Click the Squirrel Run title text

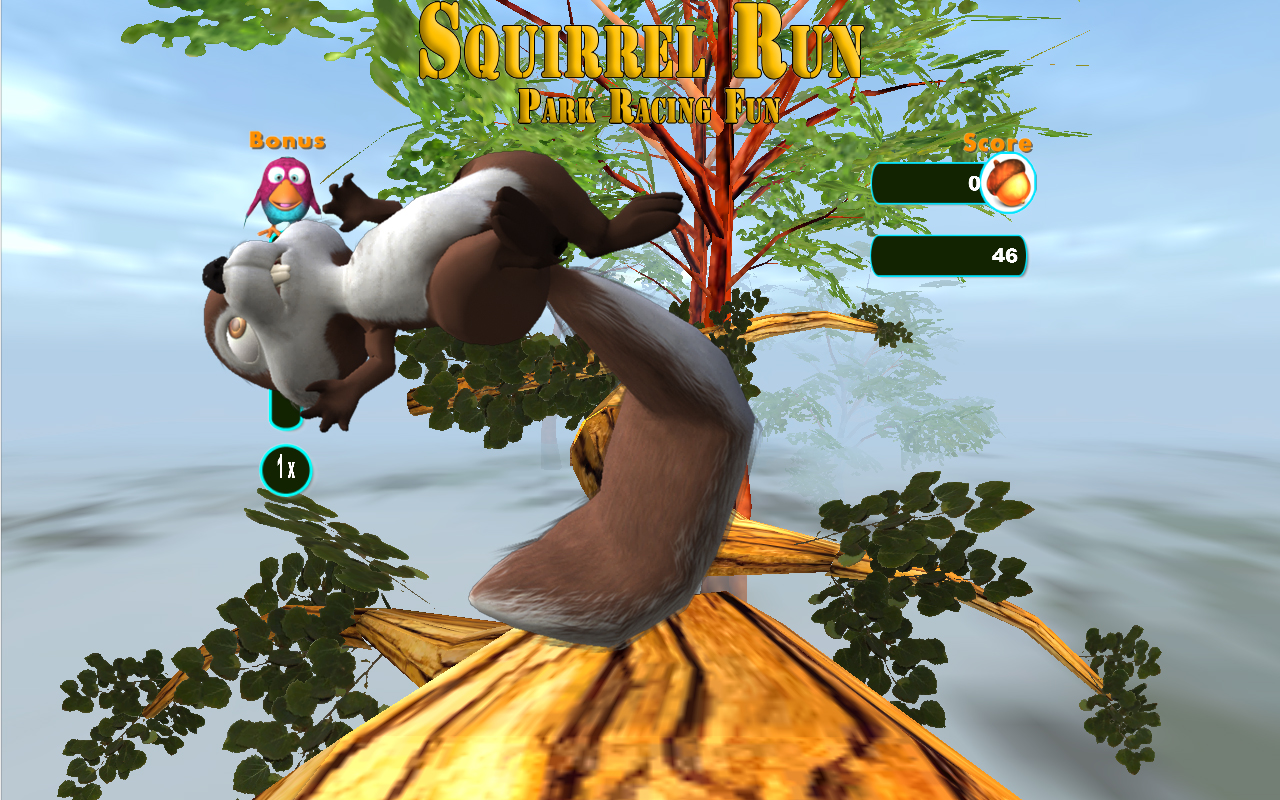[x=645, y=45]
